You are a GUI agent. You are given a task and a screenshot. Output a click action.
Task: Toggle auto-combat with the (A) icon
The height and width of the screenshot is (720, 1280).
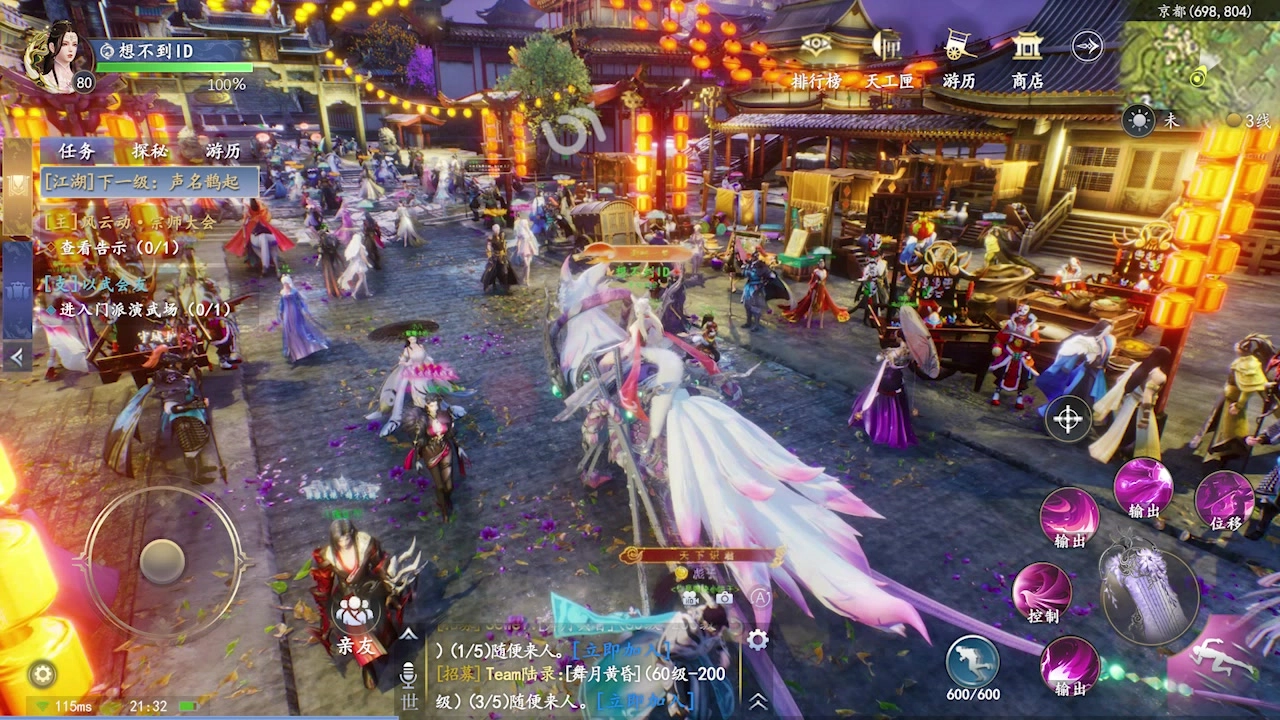[x=761, y=597]
